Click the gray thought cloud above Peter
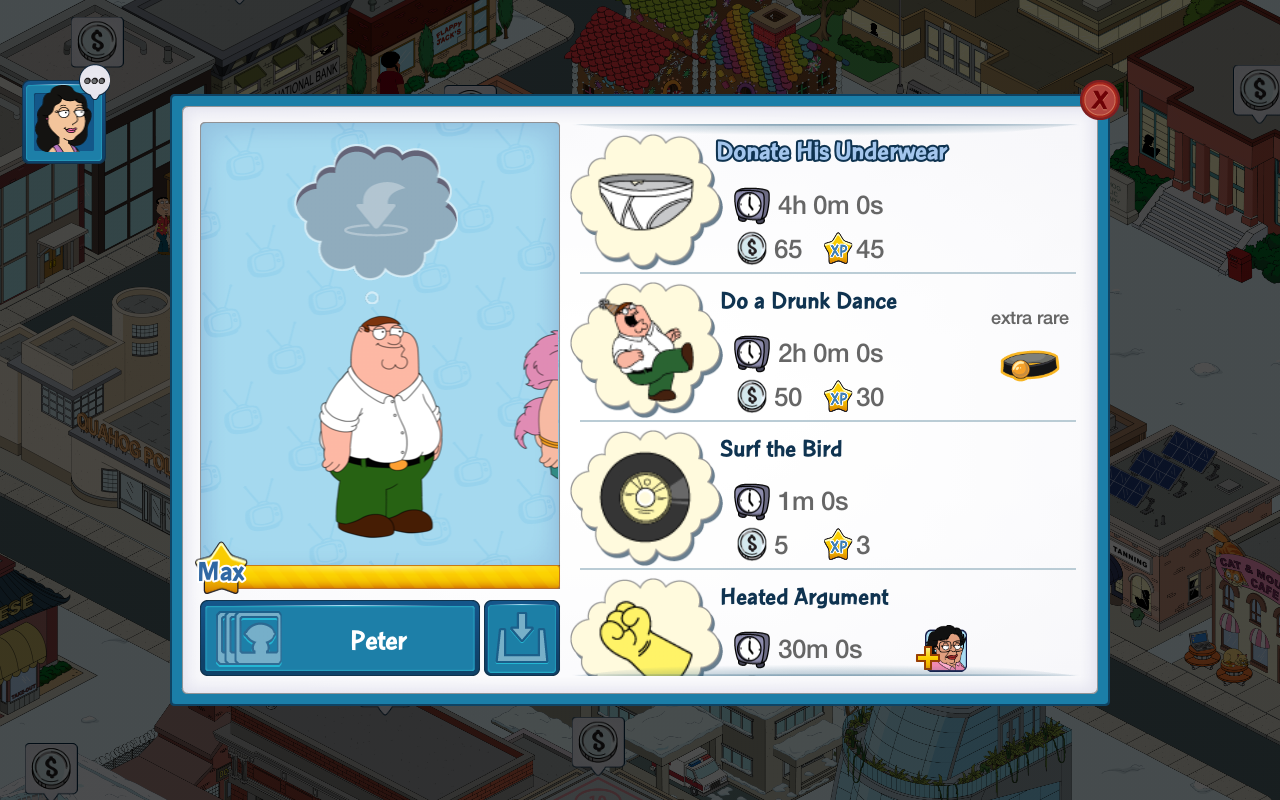1280x800 pixels. tap(376, 211)
